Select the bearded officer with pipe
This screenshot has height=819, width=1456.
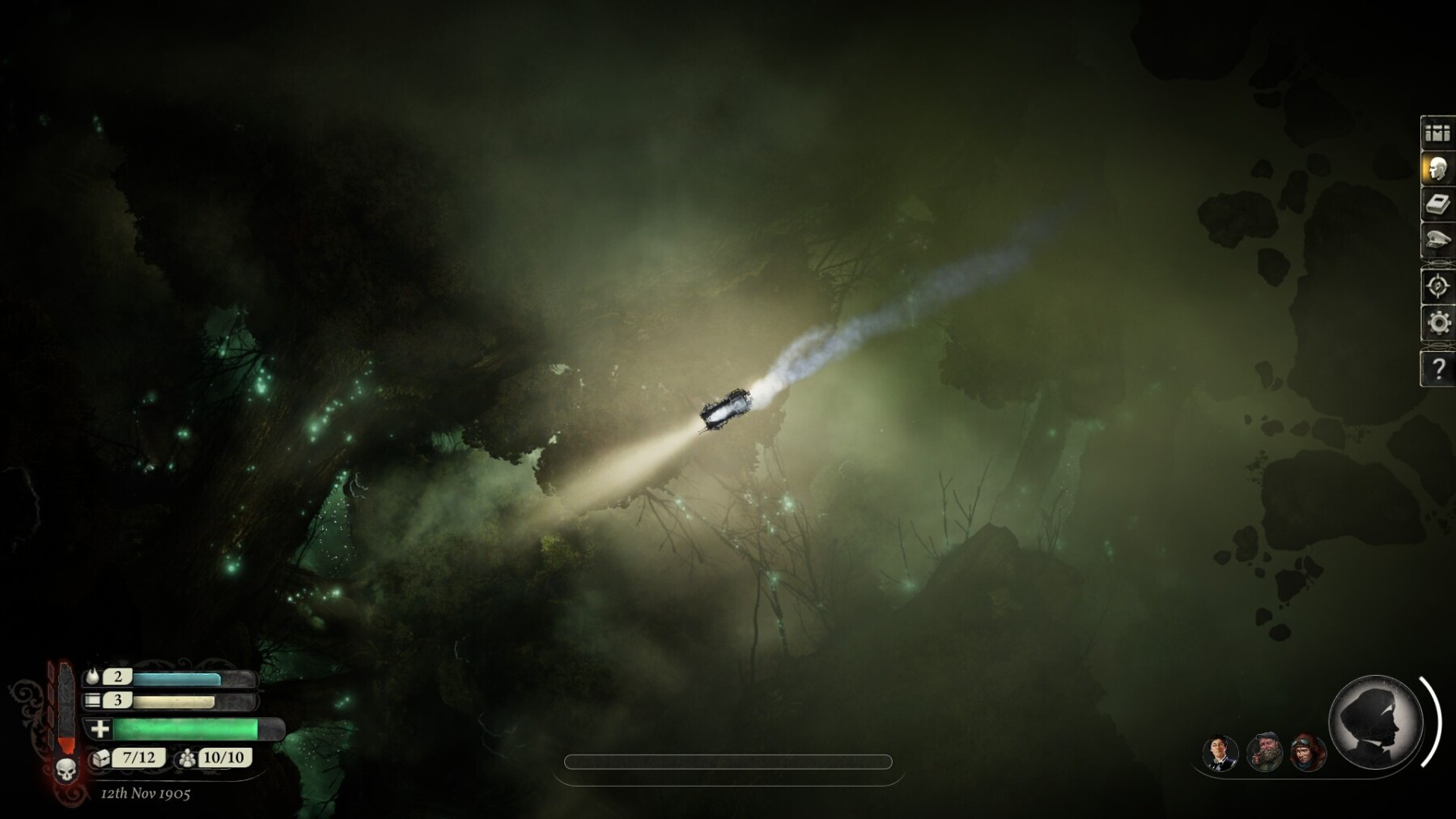tap(1264, 753)
